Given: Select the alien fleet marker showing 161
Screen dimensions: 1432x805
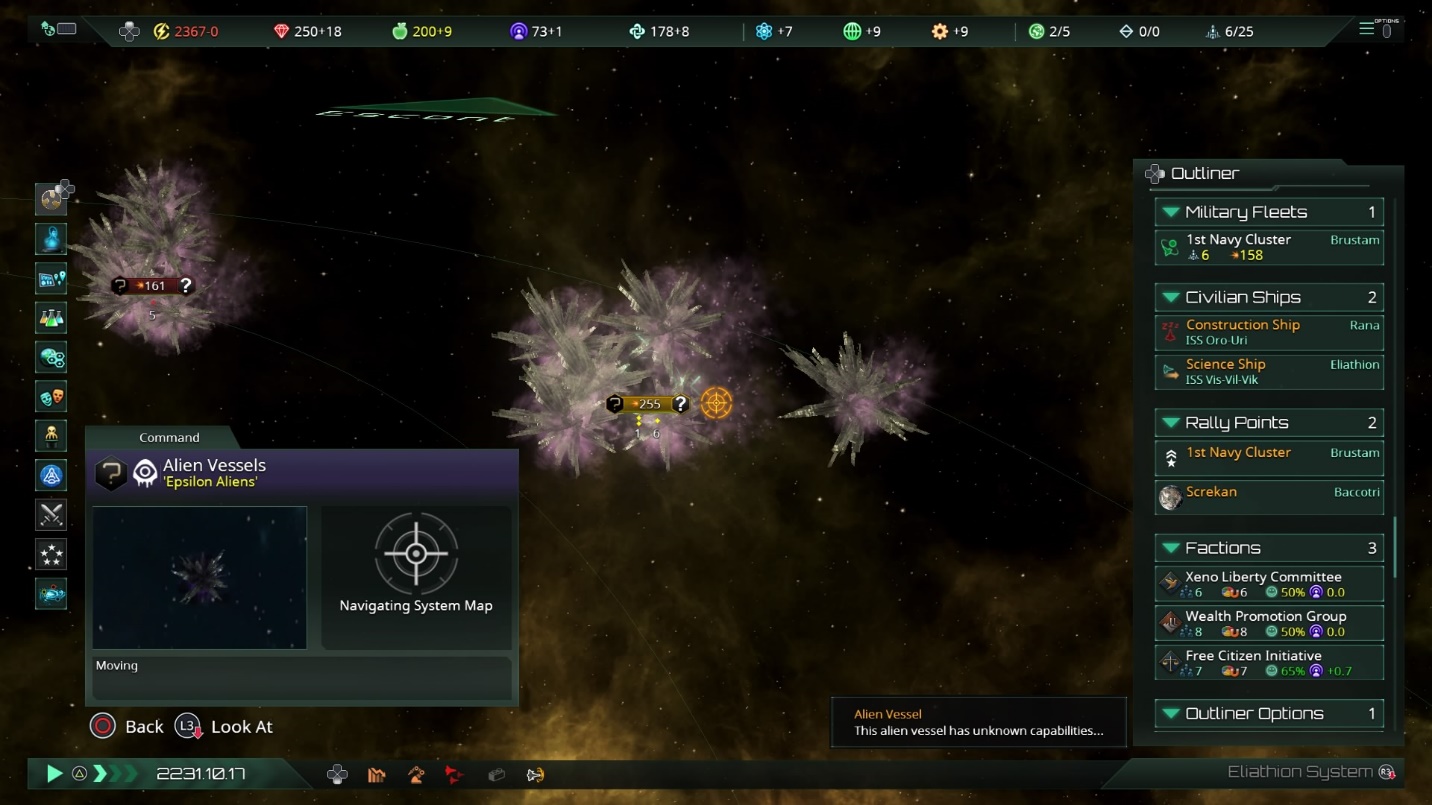Looking at the screenshot, I should coord(152,286).
